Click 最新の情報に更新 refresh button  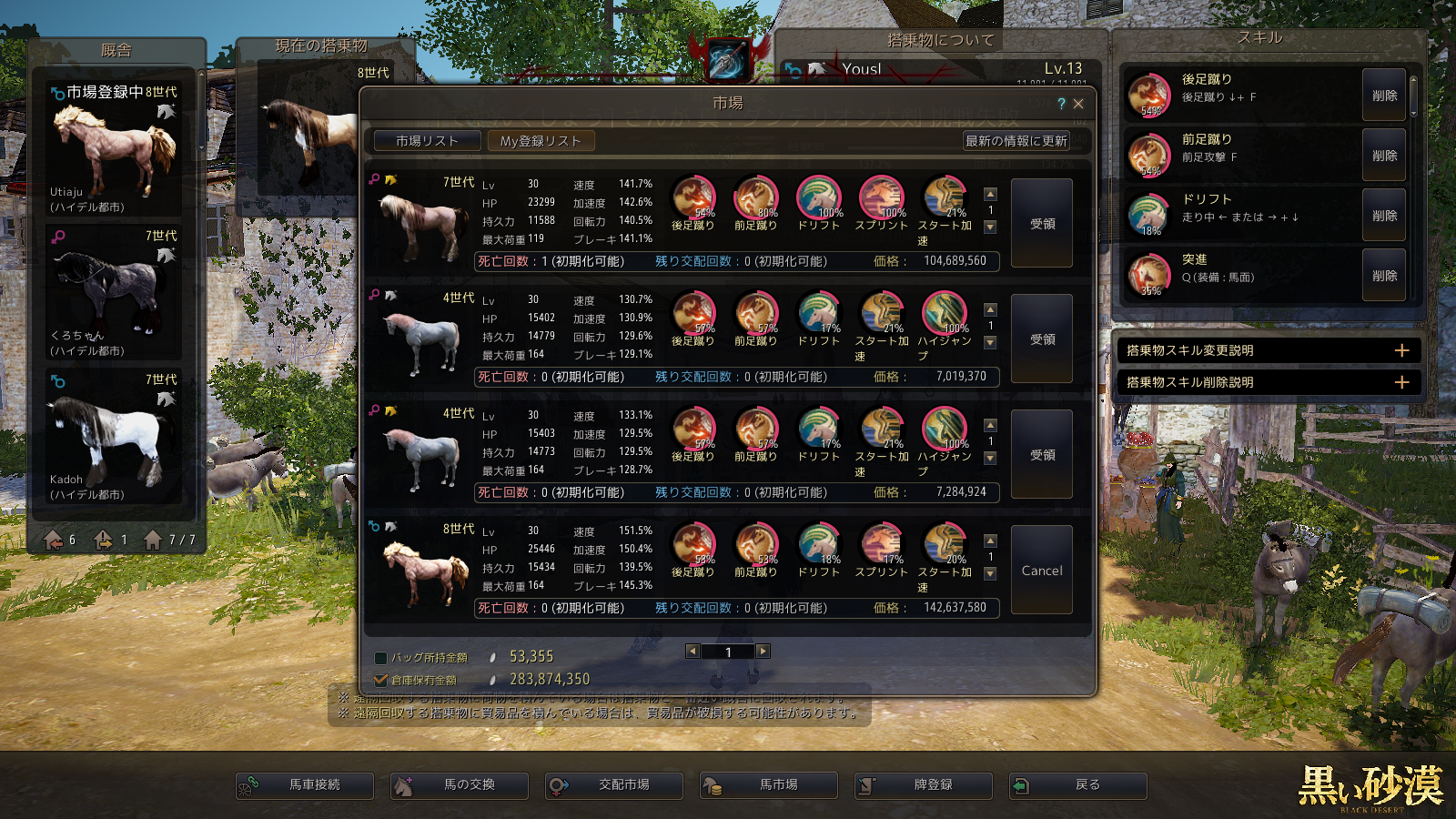tap(1016, 141)
